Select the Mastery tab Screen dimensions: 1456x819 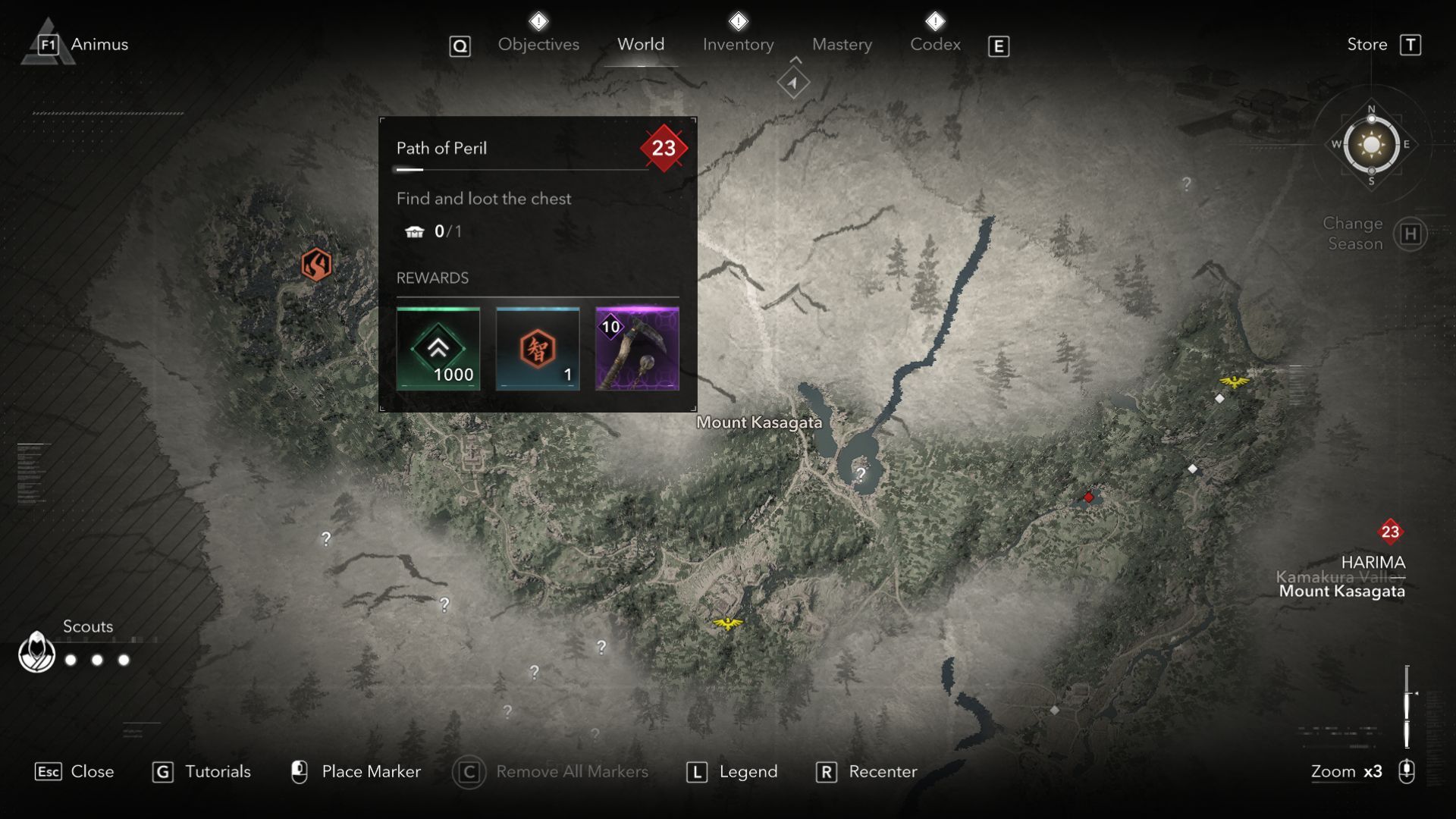click(x=841, y=44)
